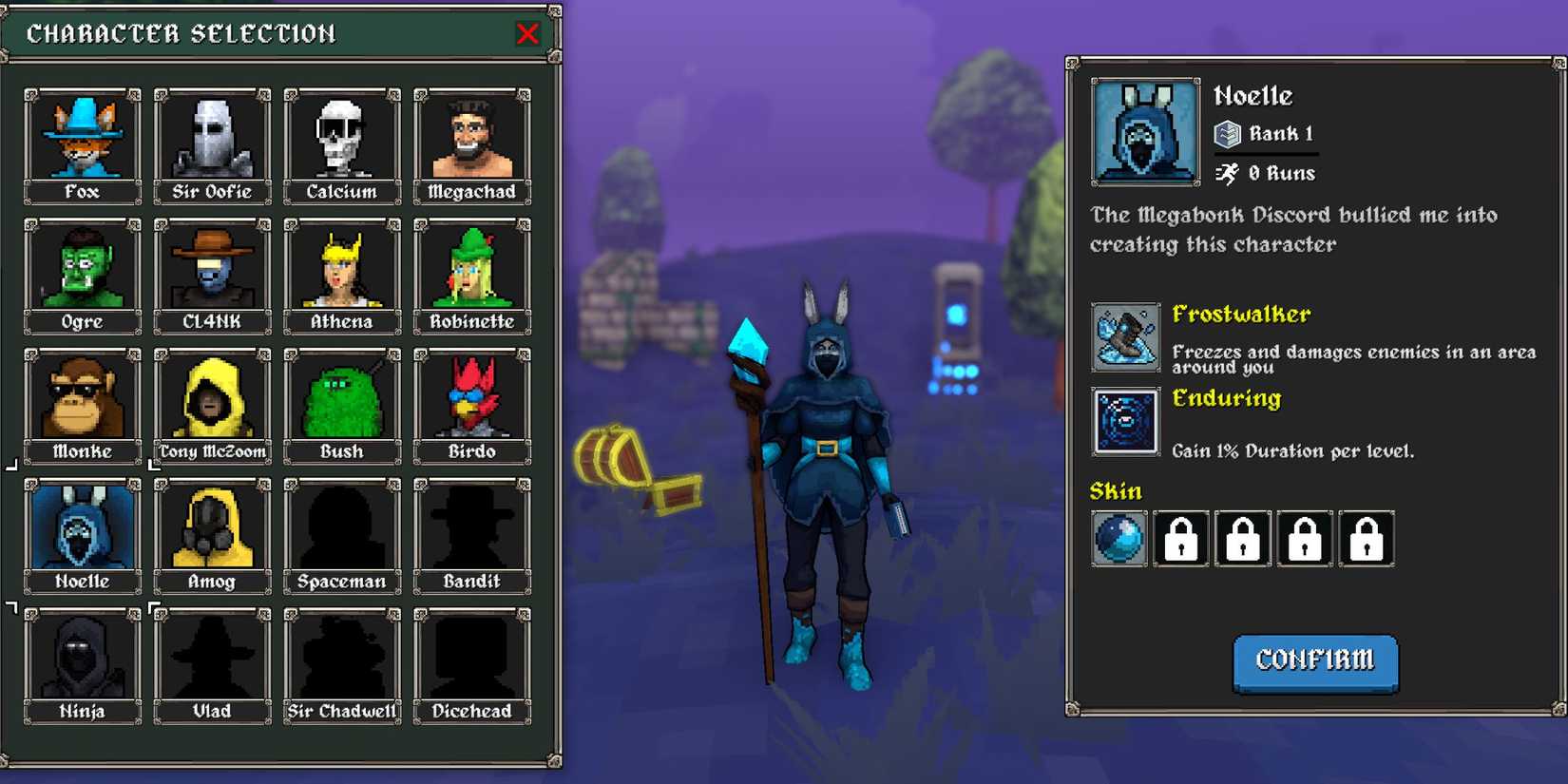Viewport: 1568px width, 784px height.
Task: Select Noelle's default blue skin swatch
Action: [x=1119, y=538]
